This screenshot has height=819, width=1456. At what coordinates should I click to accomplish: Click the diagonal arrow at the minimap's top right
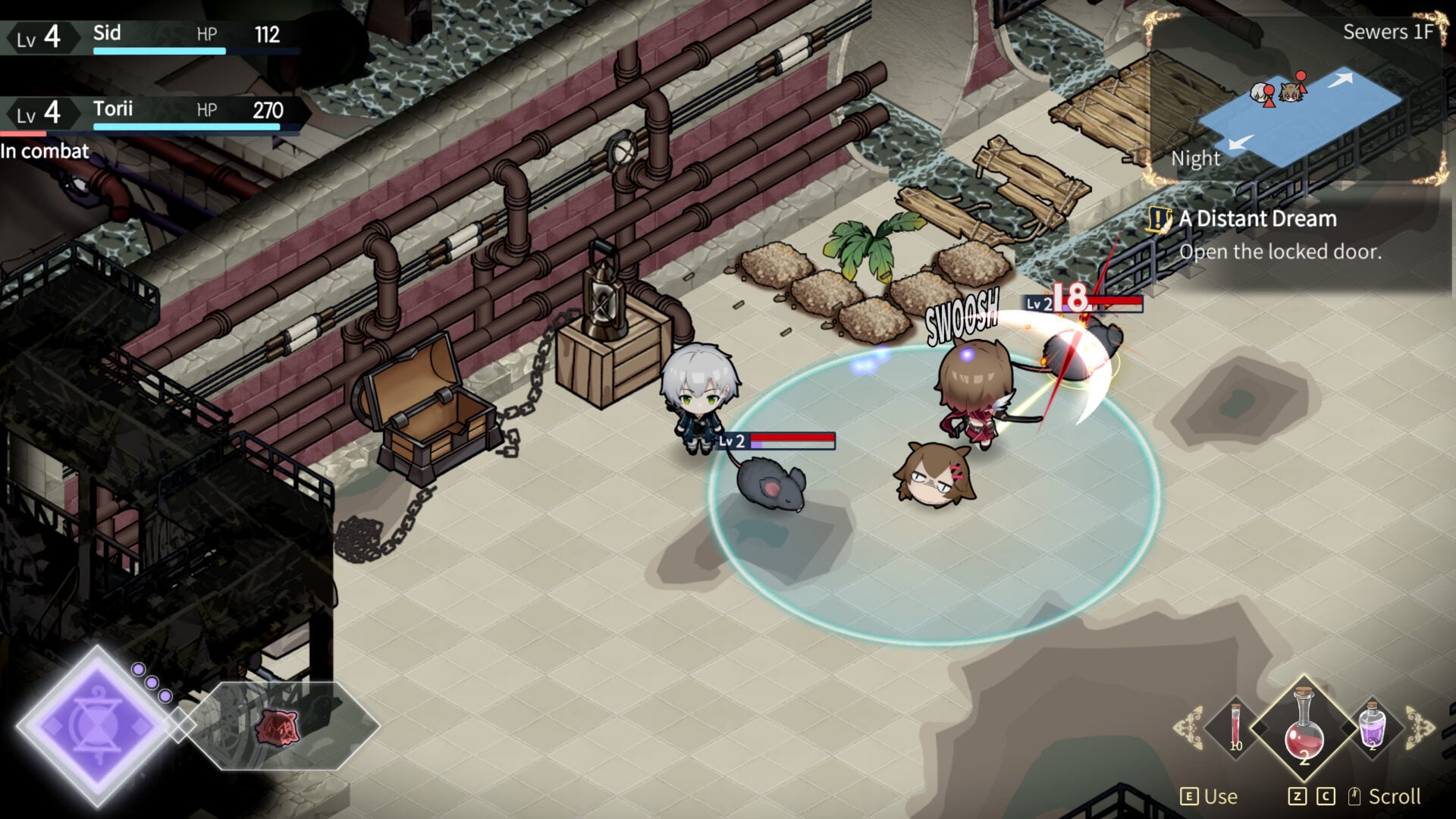click(x=1341, y=80)
